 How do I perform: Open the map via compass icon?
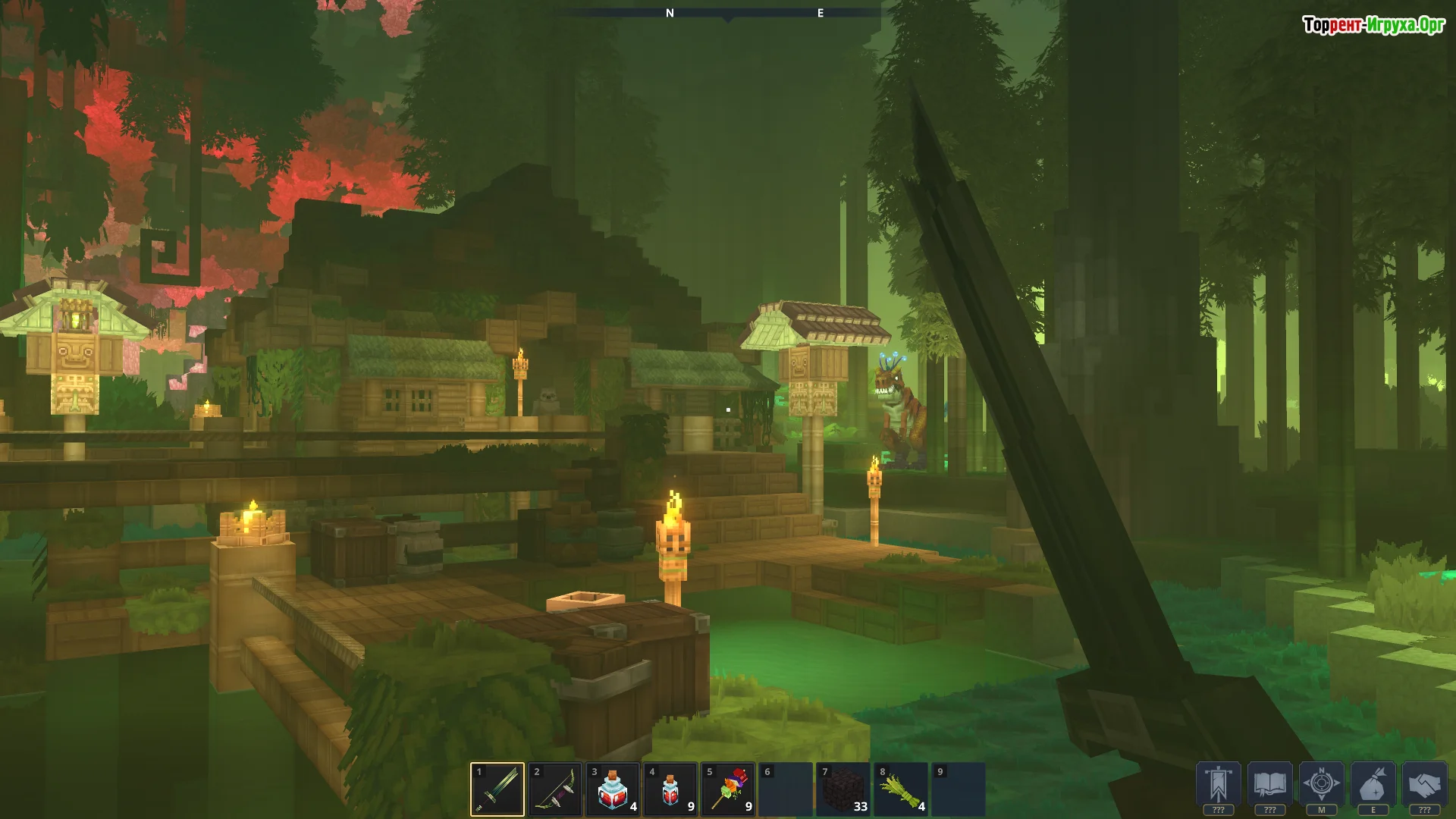(x=1322, y=784)
